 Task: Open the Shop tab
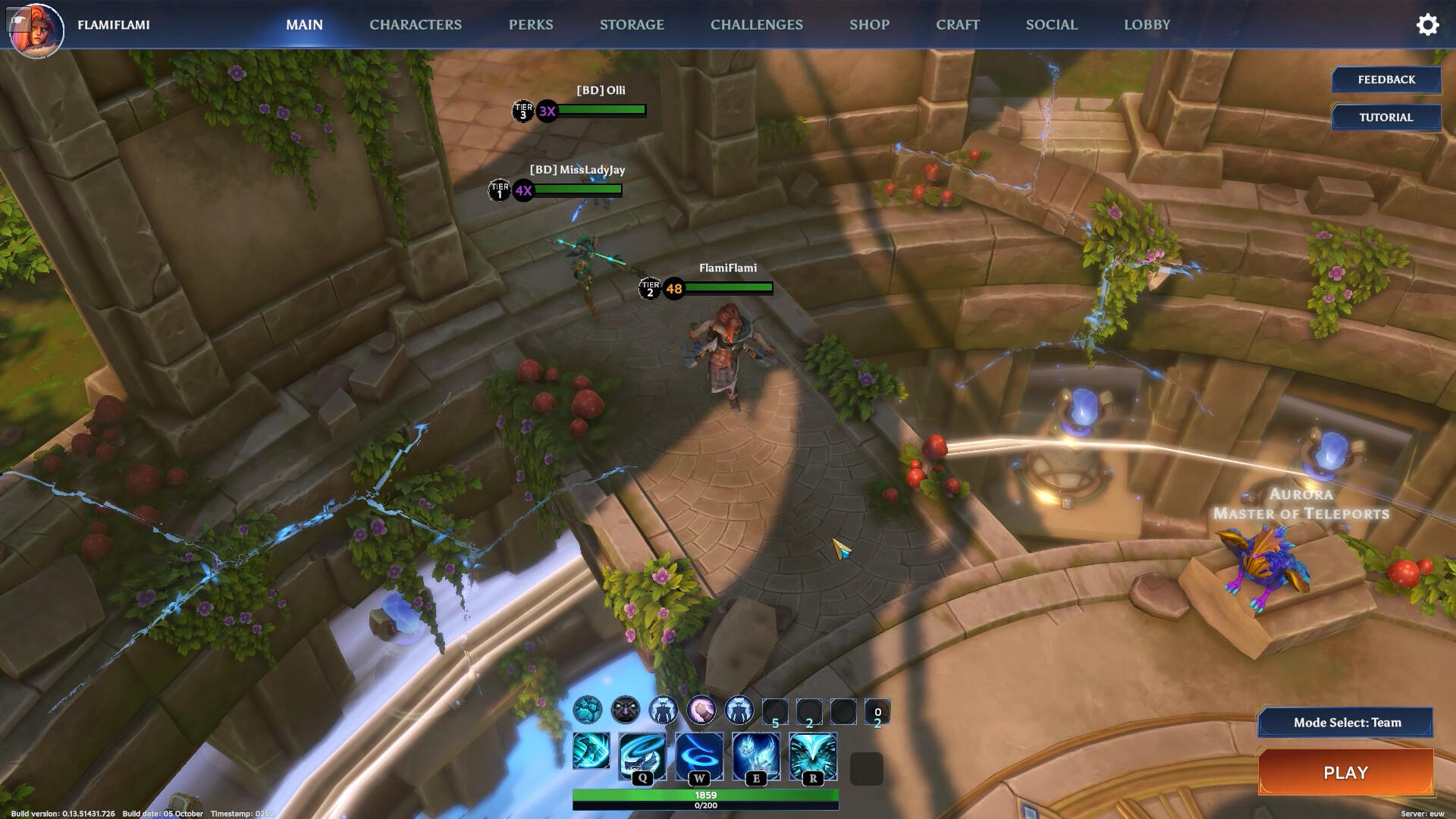click(x=869, y=24)
